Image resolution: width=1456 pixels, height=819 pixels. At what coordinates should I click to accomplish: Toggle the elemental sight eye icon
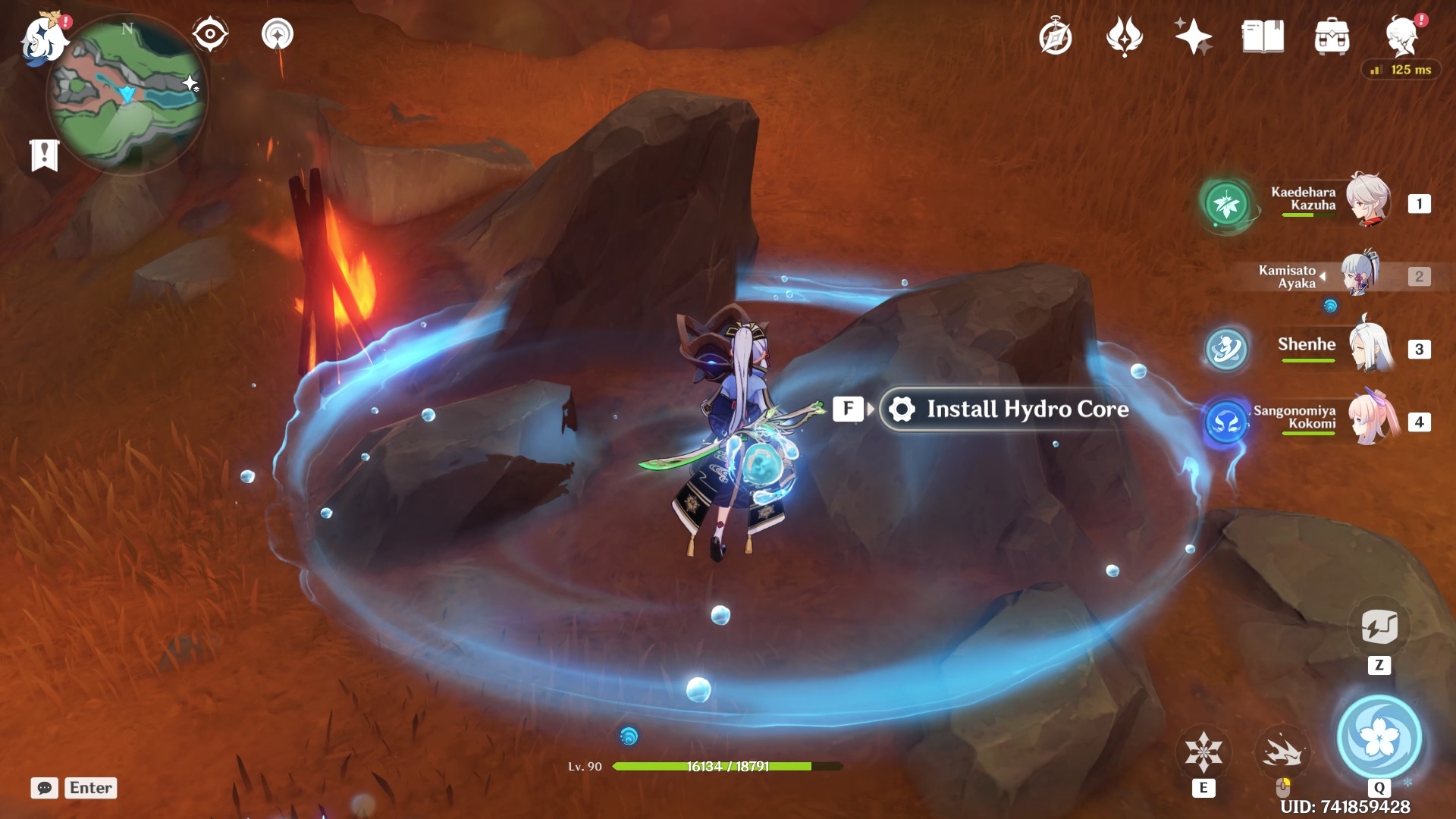pos(210,34)
